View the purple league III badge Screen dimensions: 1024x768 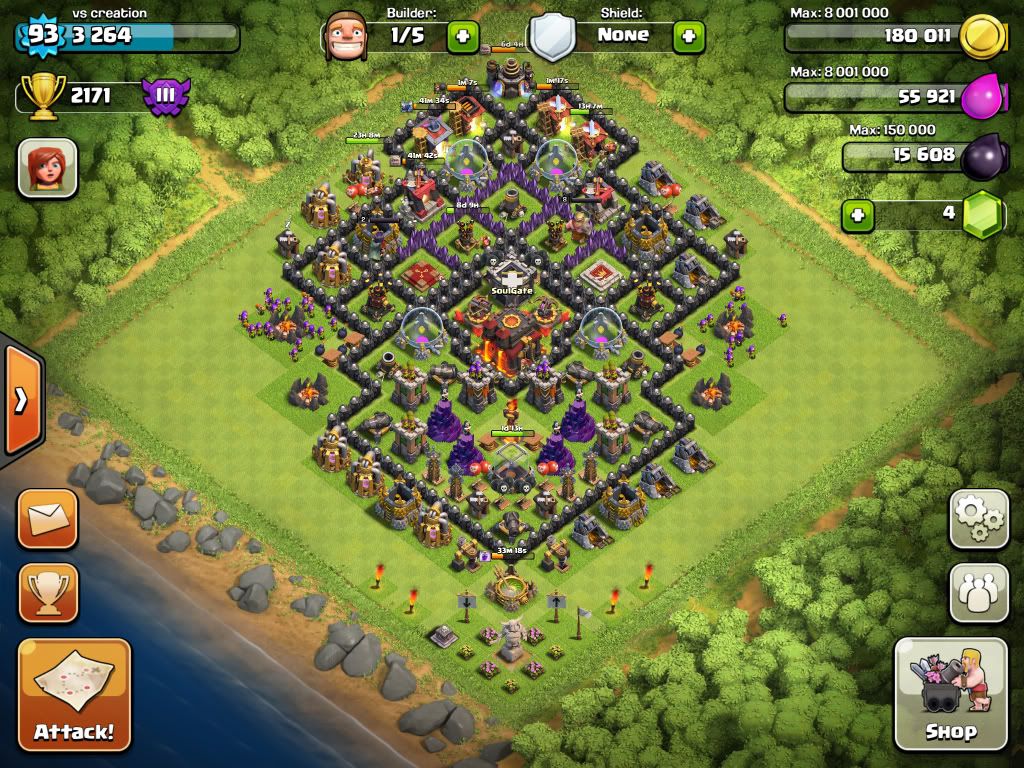pos(165,97)
